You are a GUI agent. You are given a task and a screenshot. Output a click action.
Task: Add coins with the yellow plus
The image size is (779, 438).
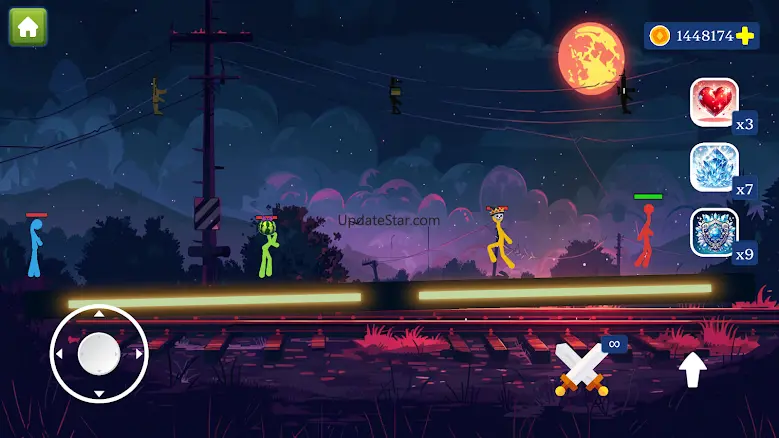(x=745, y=36)
